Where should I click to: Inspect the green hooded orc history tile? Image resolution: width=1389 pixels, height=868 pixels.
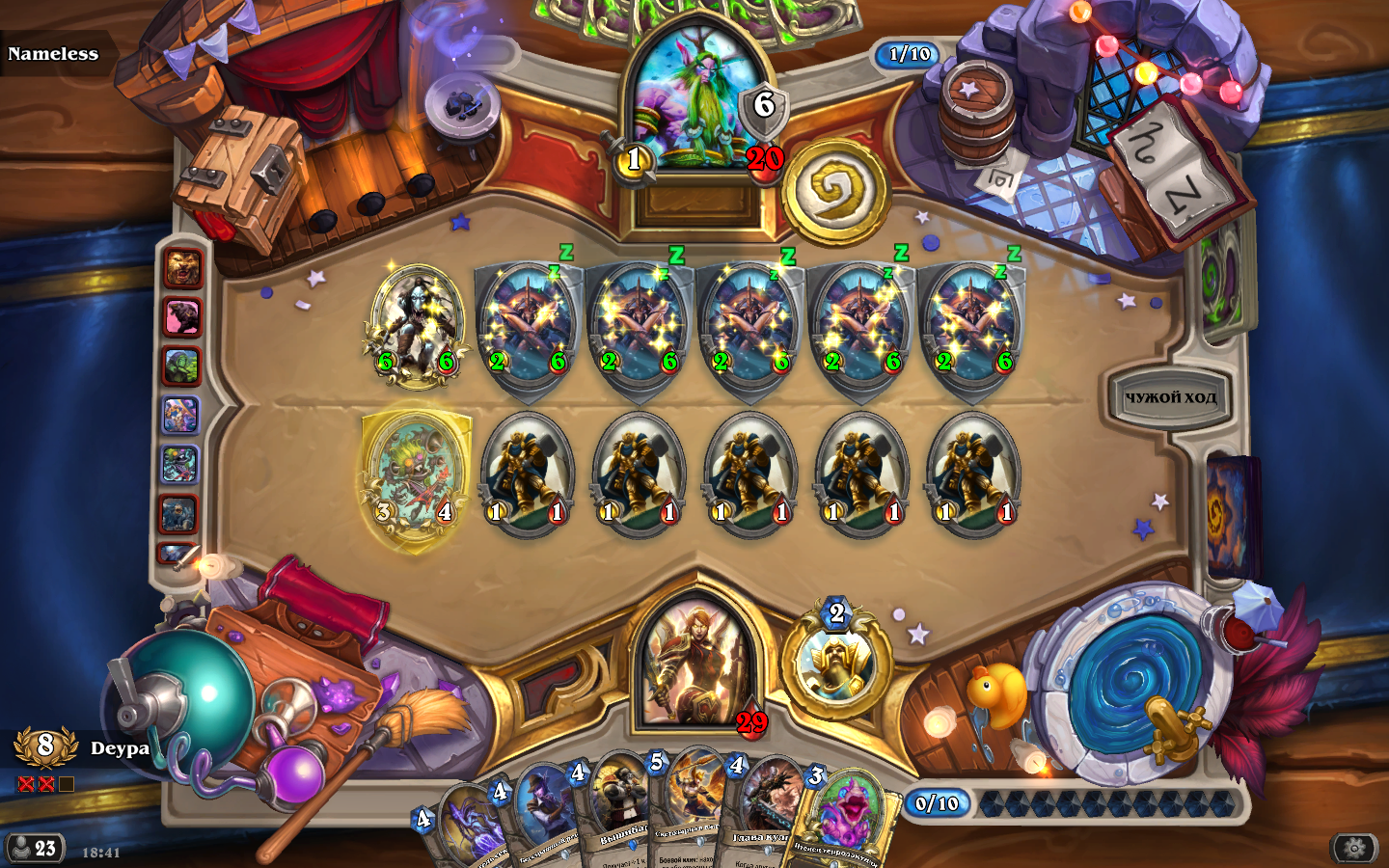(181, 366)
